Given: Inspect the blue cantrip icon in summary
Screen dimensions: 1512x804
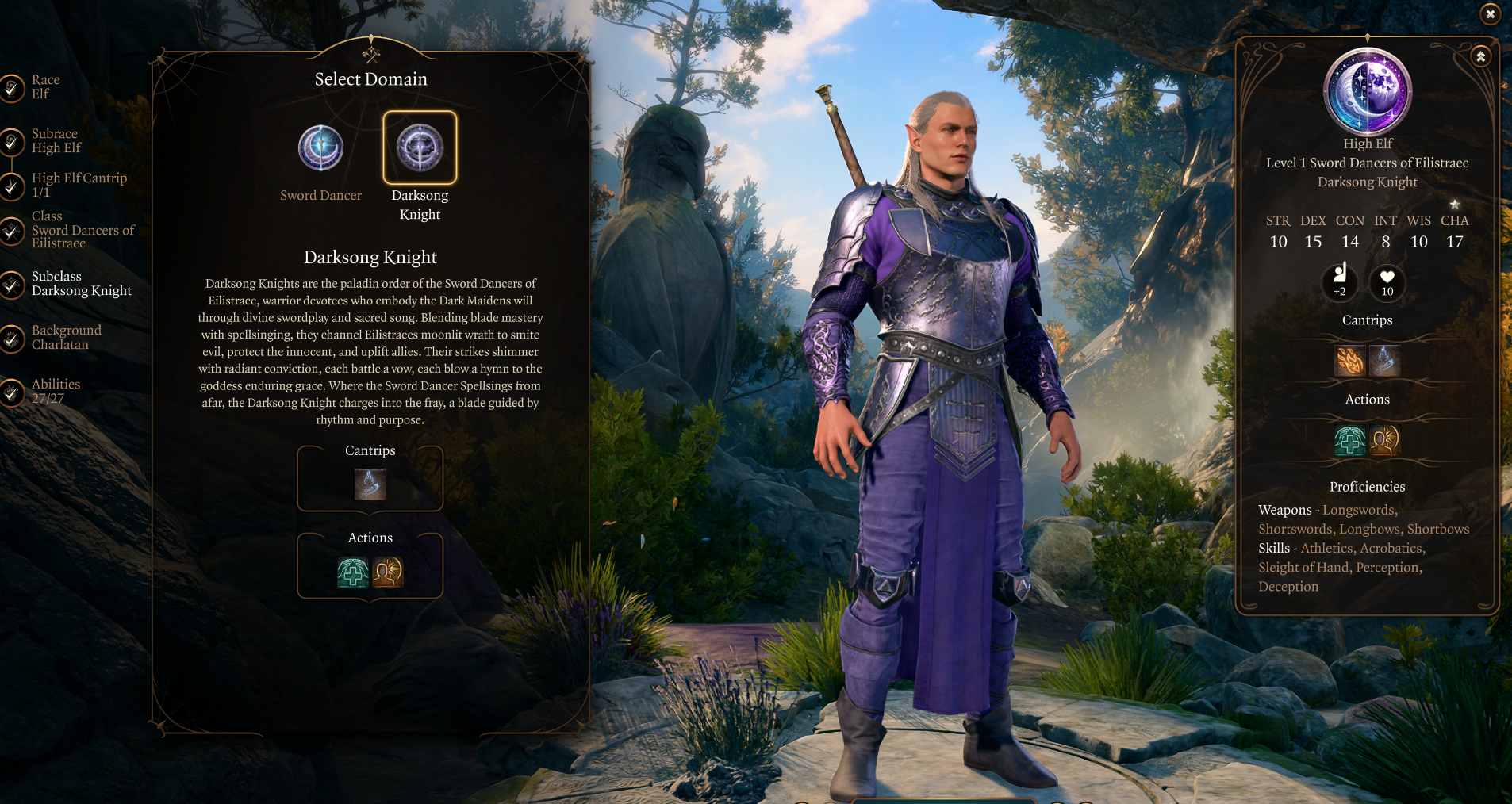Looking at the screenshot, I should 1385,361.
